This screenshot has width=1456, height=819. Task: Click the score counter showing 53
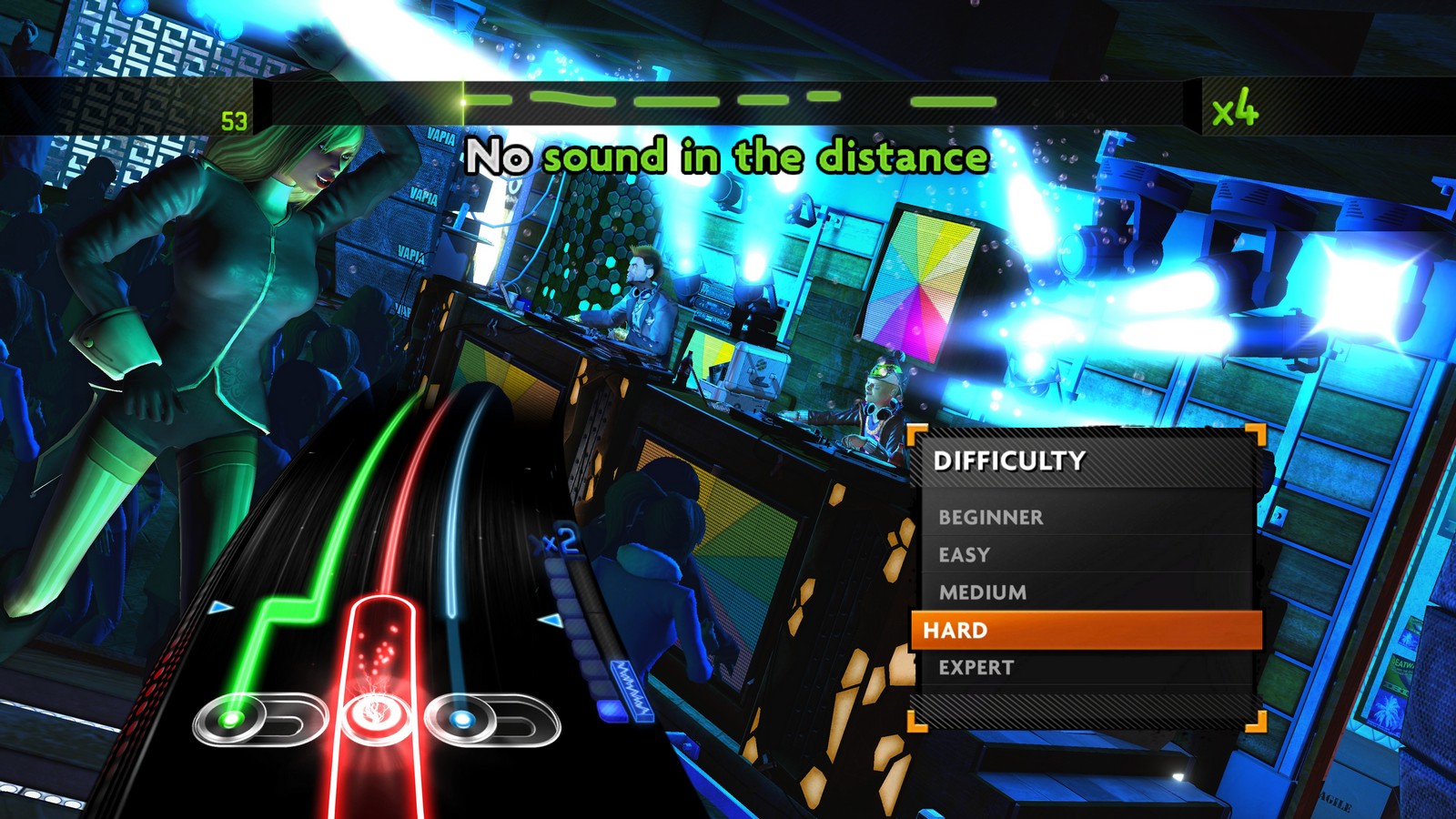point(234,119)
